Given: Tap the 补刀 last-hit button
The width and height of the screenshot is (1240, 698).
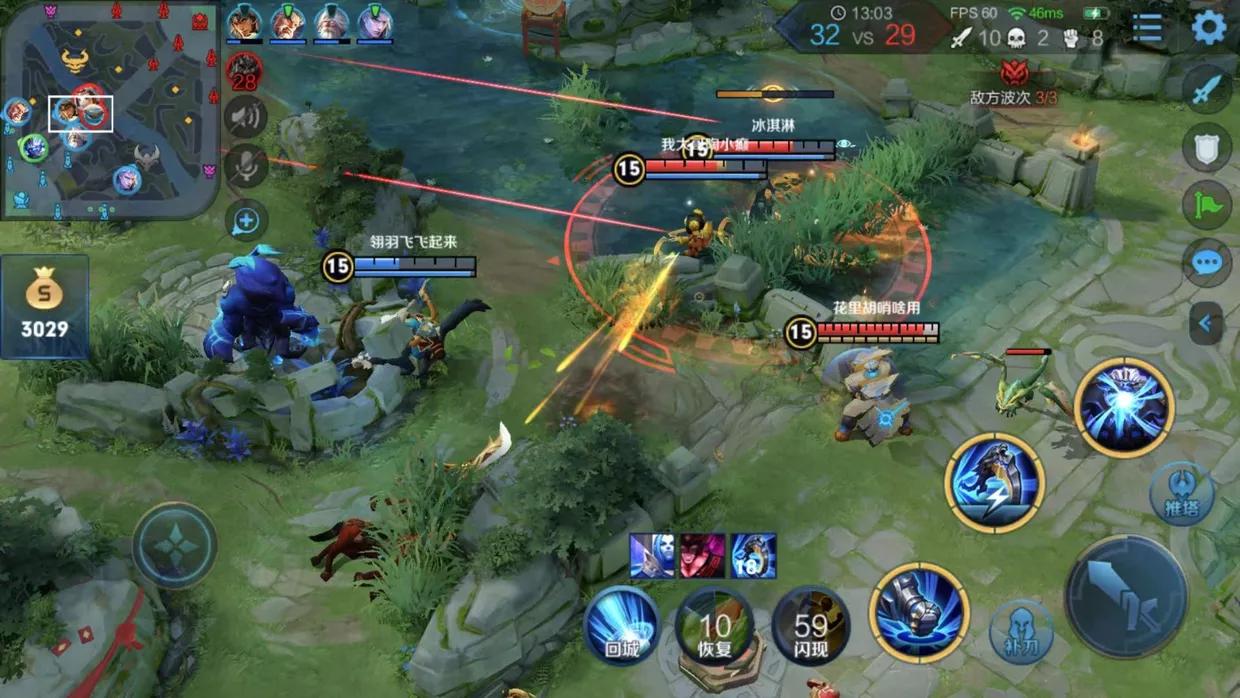Looking at the screenshot, I should pos(1021,631).
